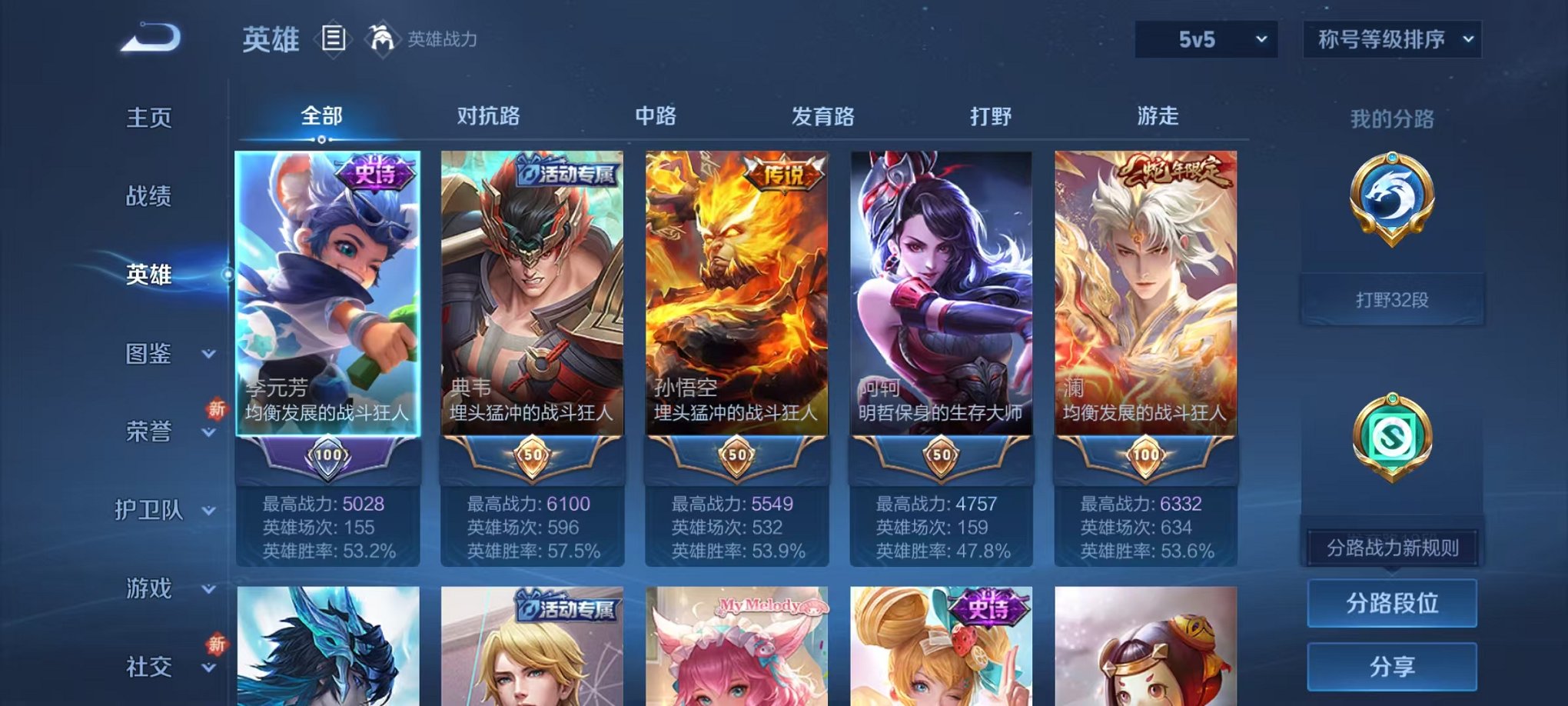This screenshot has height=706, width=1568.
Task: Switch to the 打野 lane tab
Action: click(x=991, y=115)
